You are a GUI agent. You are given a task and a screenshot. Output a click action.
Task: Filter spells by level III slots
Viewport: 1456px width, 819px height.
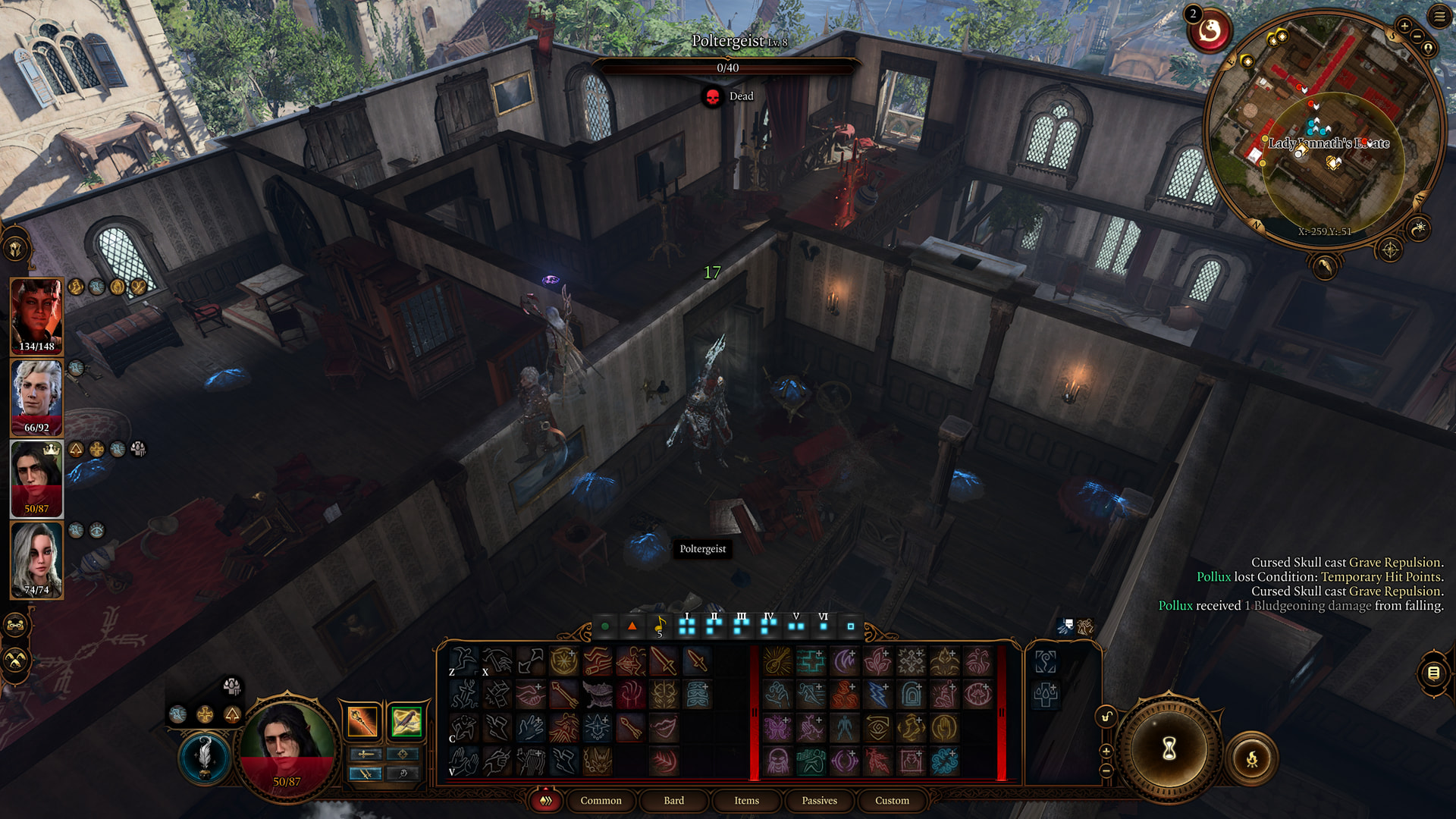click(x=741, y=626)
